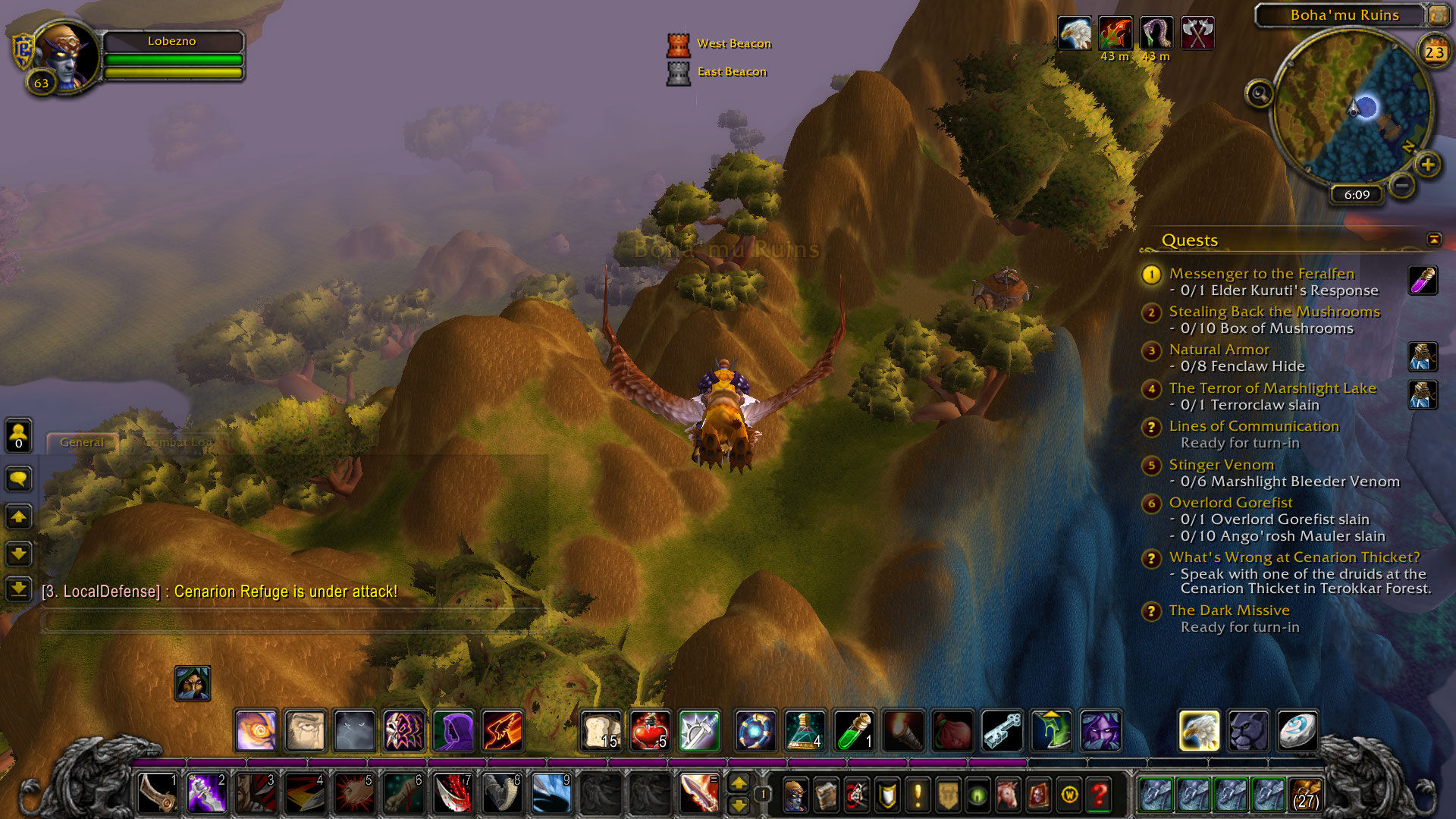This screenshot has width=1456, height=819.
Task: Collapse the Quests tracker panel
Action: pos(1433,240)
